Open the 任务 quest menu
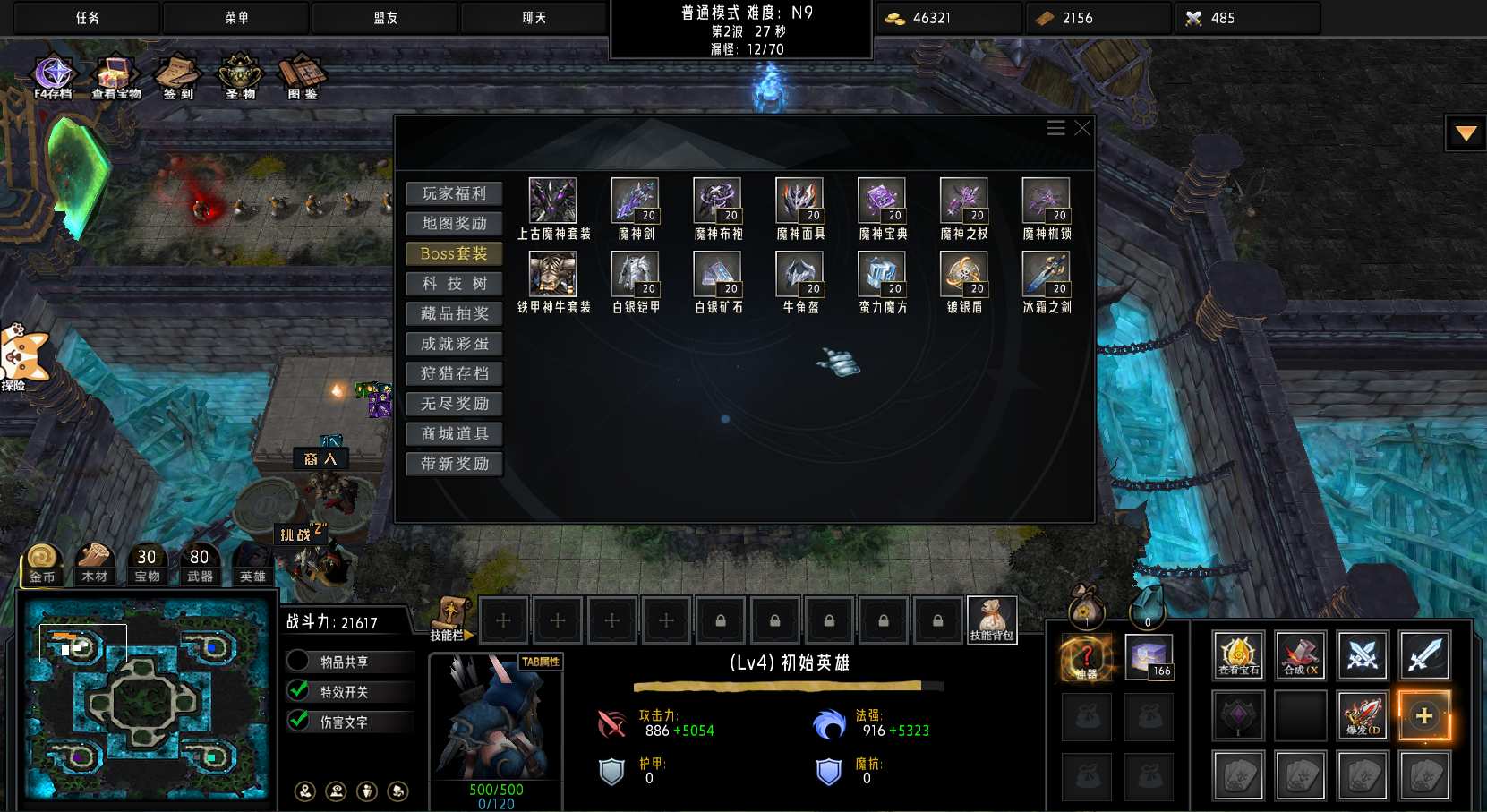This screenshot has width=1487, height=812. tap(87, 18)
